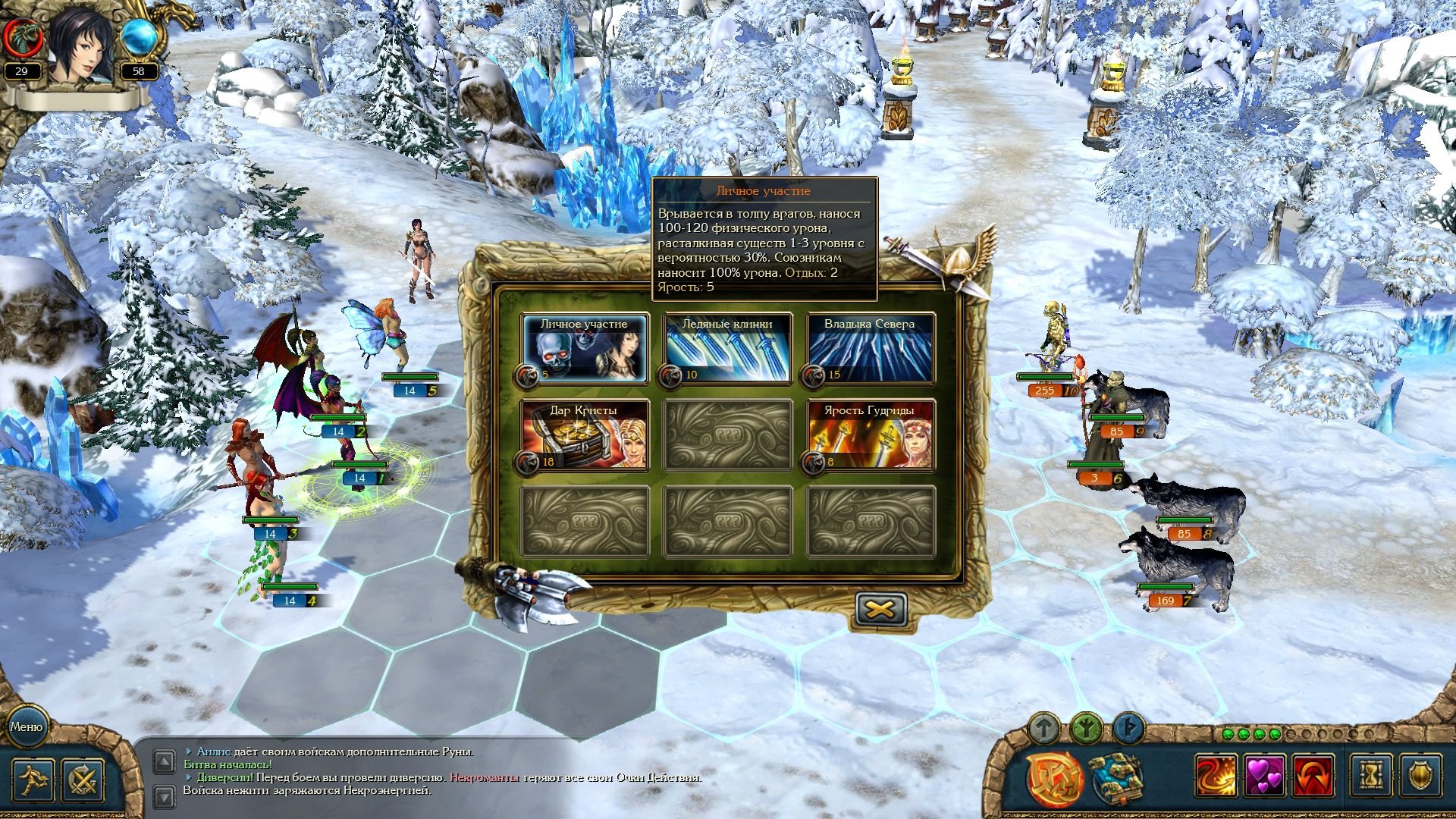Viewport: 1456px width, 819px height.
Task: Close the rage abilities panel
Action: (880, 609)
